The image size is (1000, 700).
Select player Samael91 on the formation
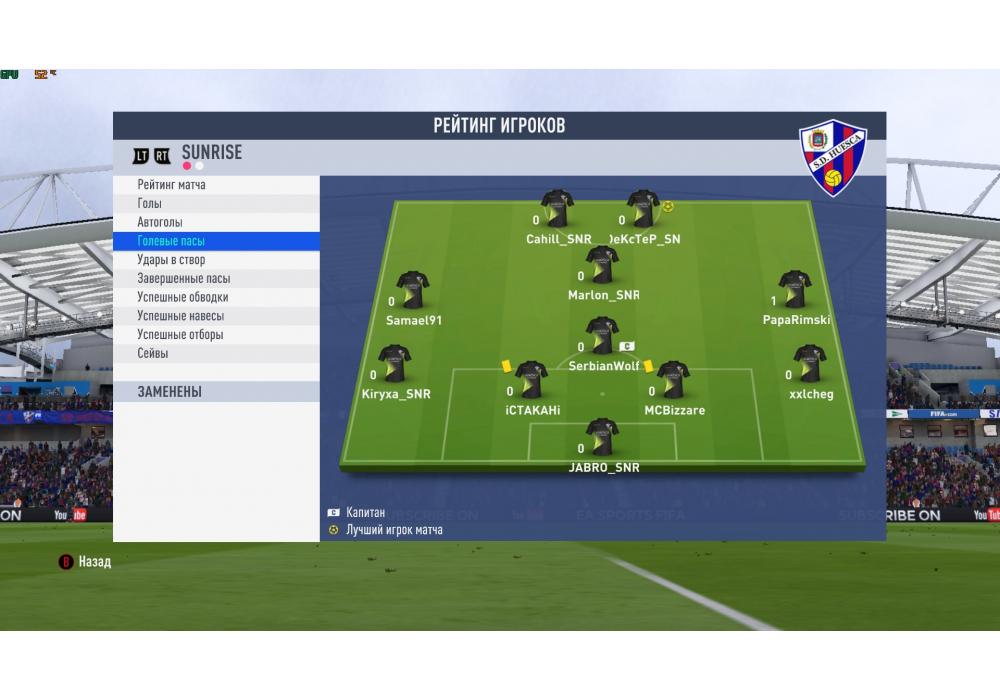[412, 290]
